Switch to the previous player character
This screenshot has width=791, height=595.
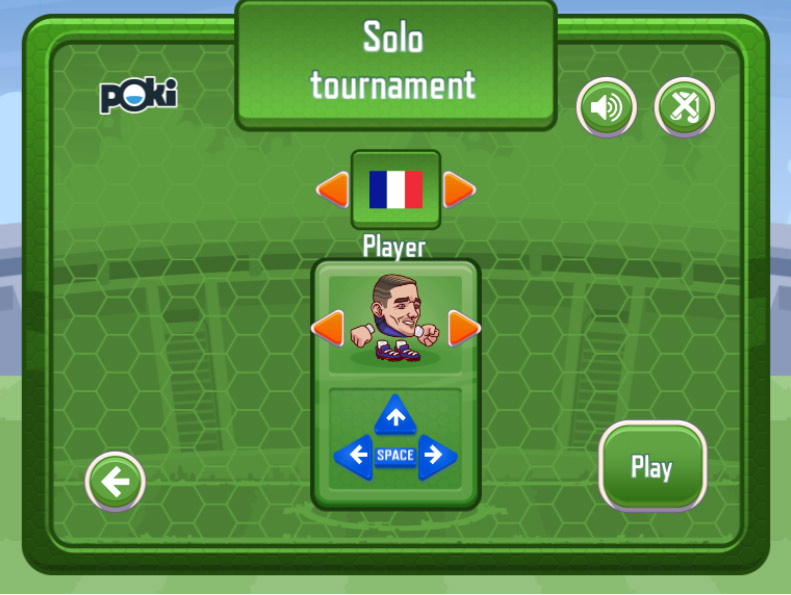328,327
